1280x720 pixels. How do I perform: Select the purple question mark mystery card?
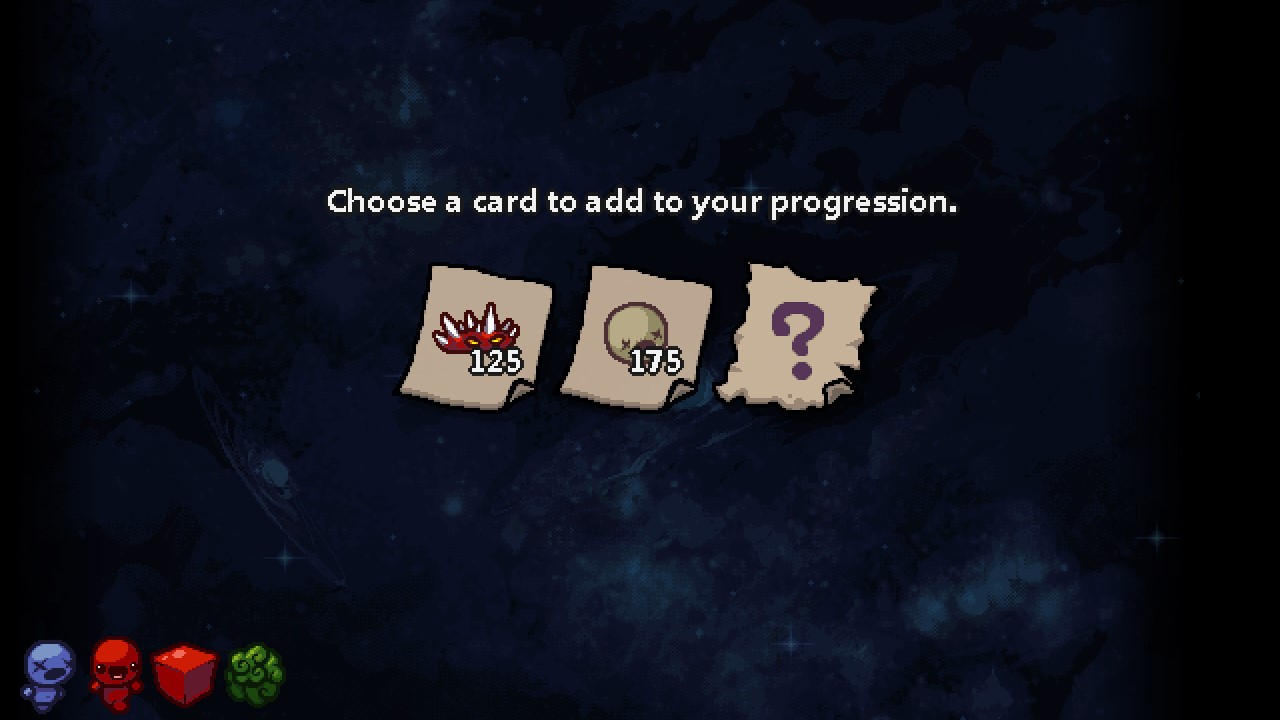pos(797,335)
